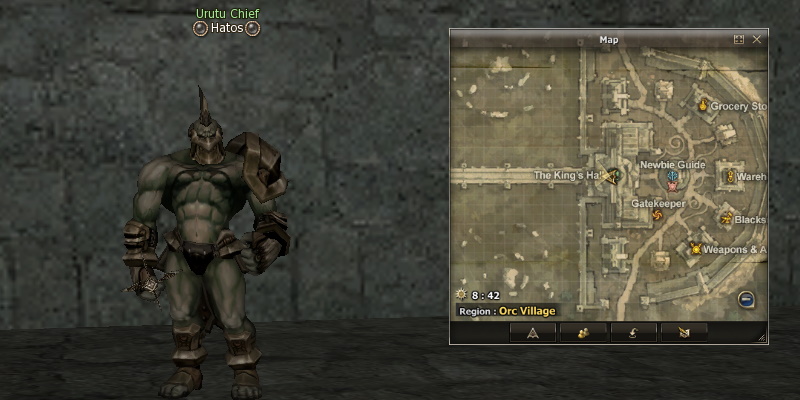Select the Grocery Store map marker
Viewport: 800px width, 400px height.
[703, 105]
